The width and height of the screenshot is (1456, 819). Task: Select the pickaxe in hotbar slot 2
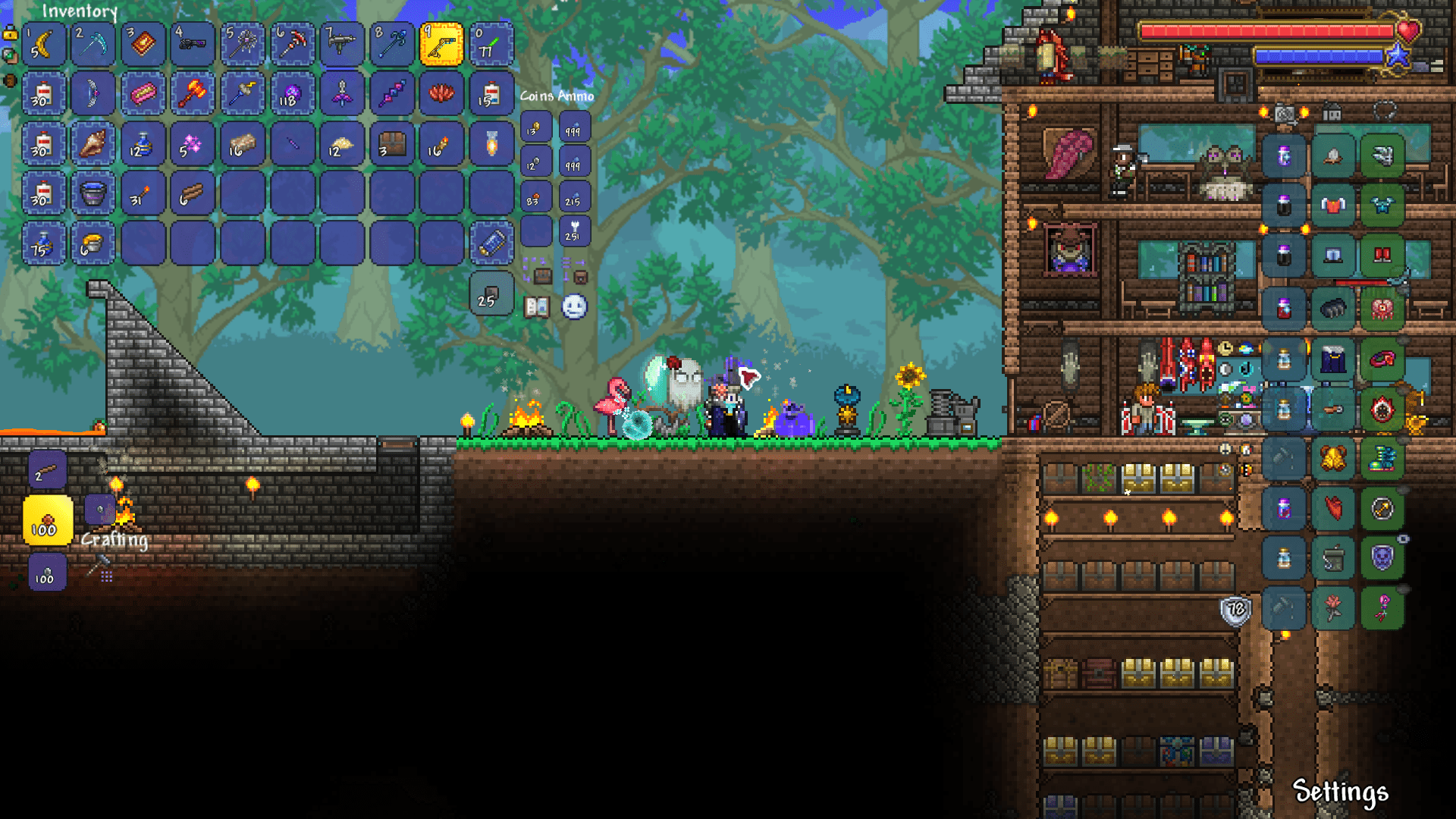(x=93, y=43)
